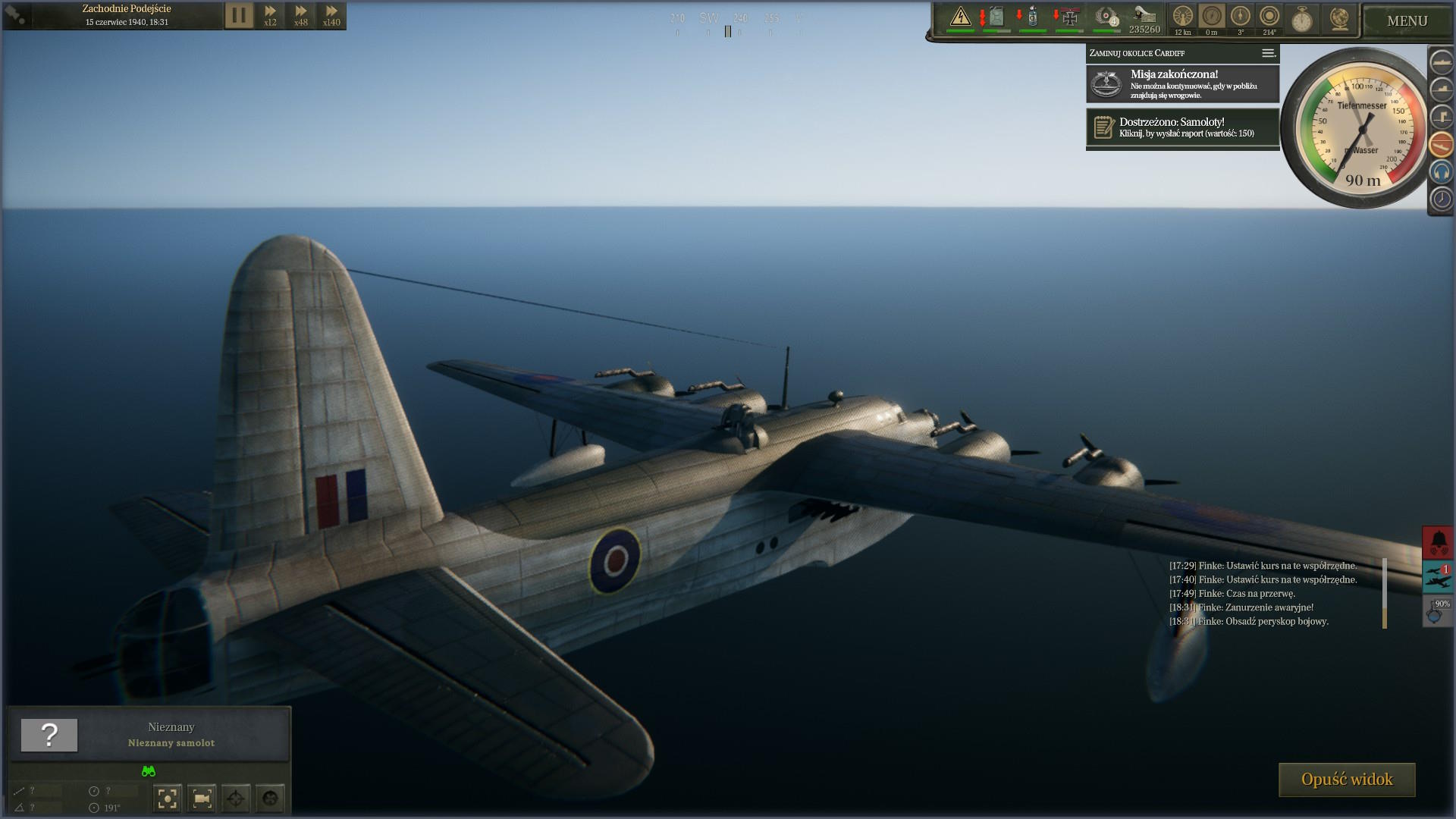This screenshot has width=1456, height=819.
Task: Set time compression to x12
Action: [x=270, y=15]
